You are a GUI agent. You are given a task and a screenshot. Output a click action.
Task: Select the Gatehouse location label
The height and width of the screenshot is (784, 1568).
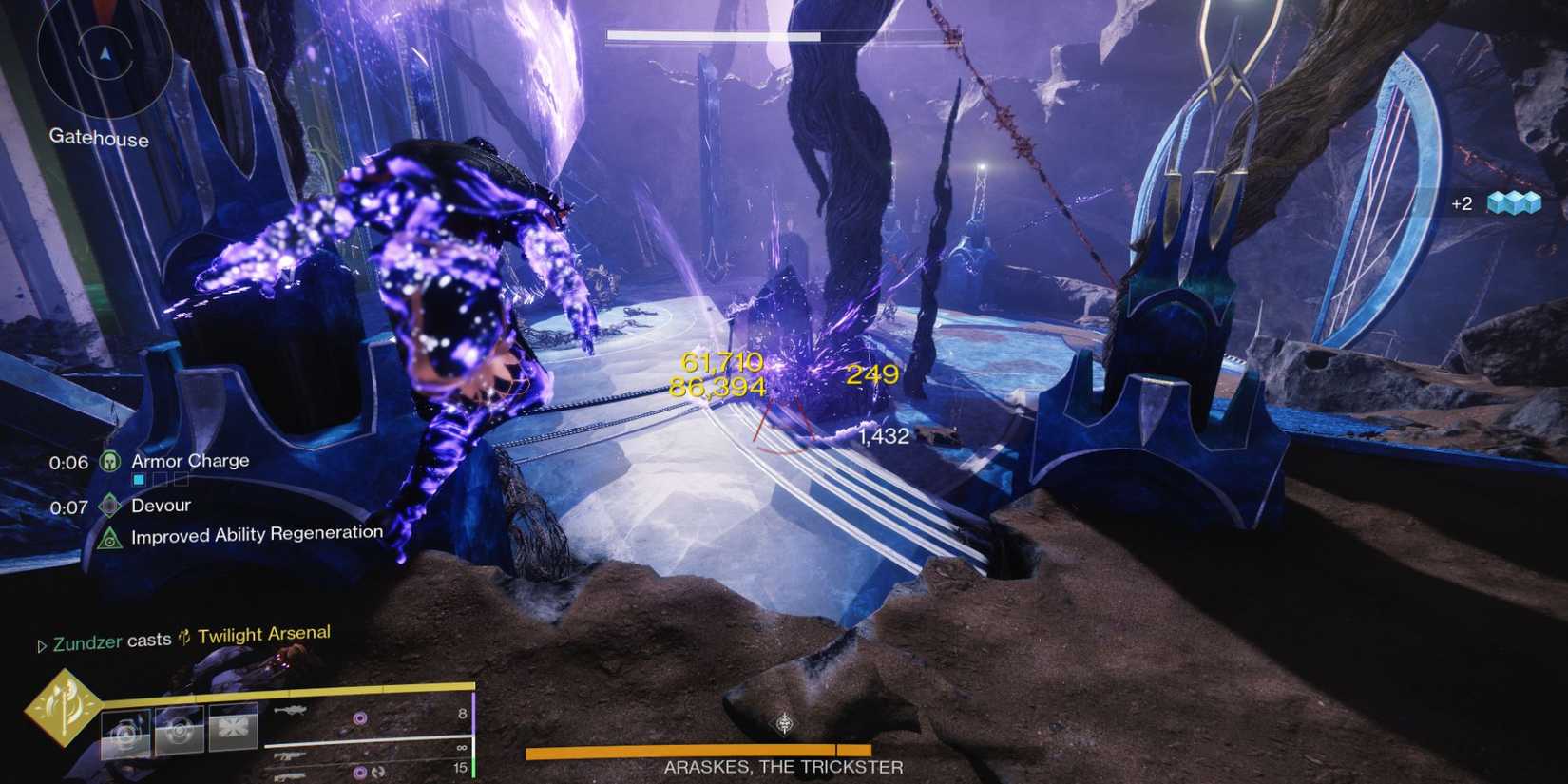coord(98,140)
